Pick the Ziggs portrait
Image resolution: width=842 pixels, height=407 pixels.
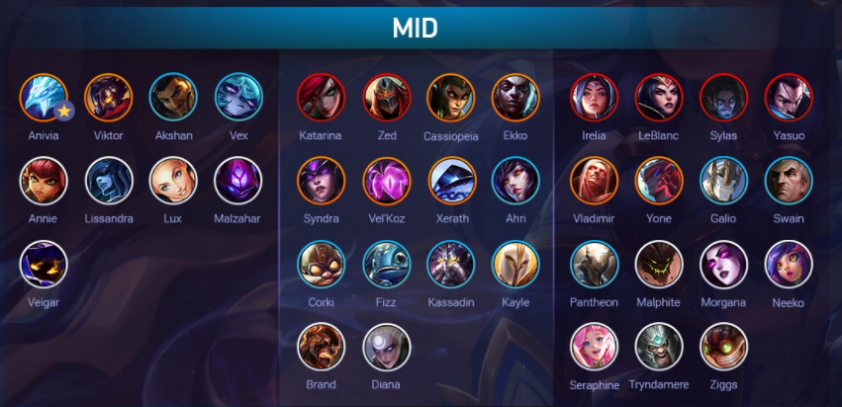[723, 347]
